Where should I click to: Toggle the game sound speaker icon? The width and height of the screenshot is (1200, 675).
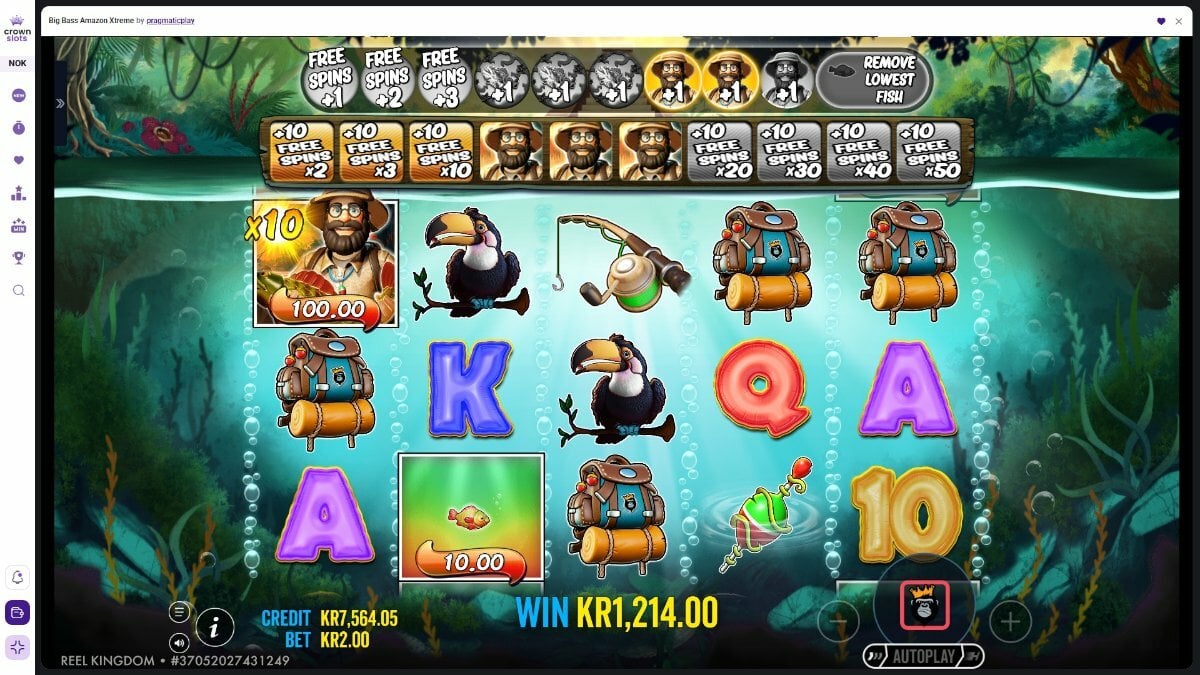click(179, 642)
